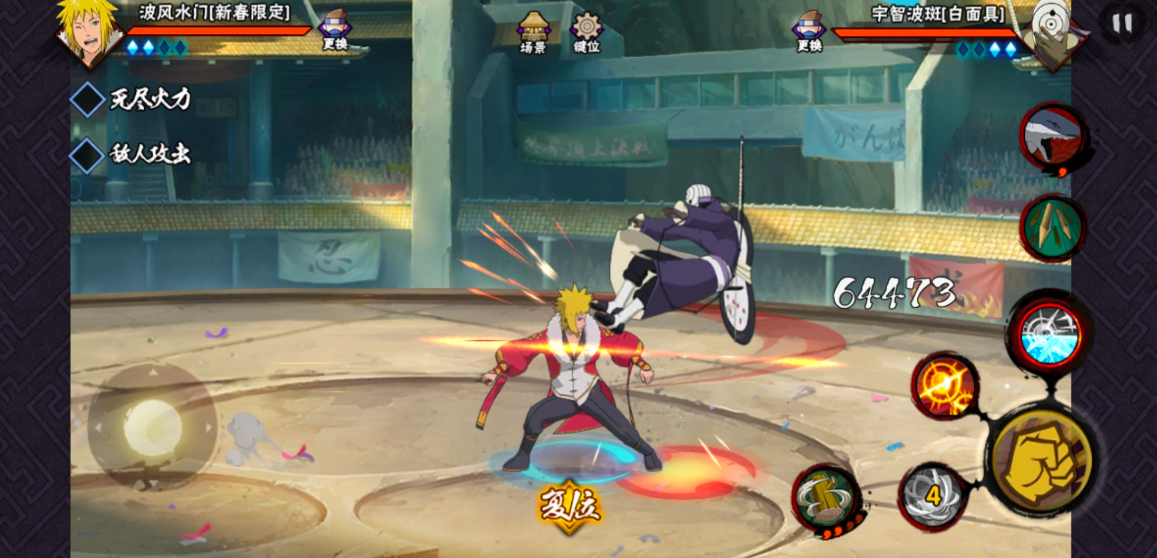The width and height of the screenshot is (1157, 558).
Task: Open the 键位 key layout settings
Action: tap(587, 31)
